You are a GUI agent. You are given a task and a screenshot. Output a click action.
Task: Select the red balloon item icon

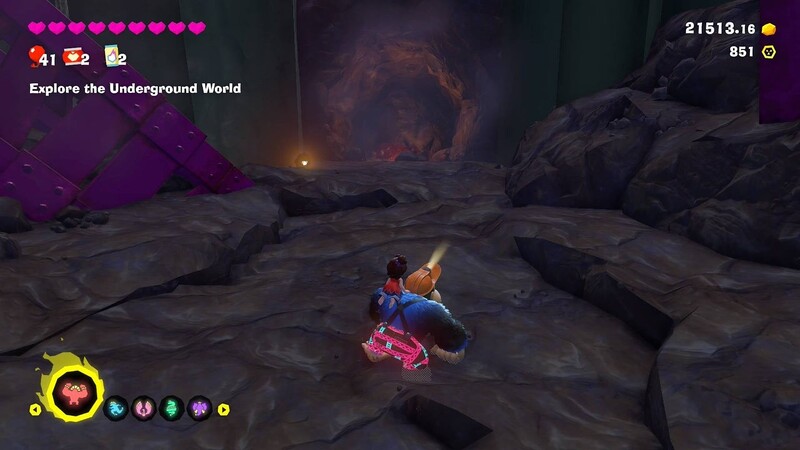pos(36,56)
